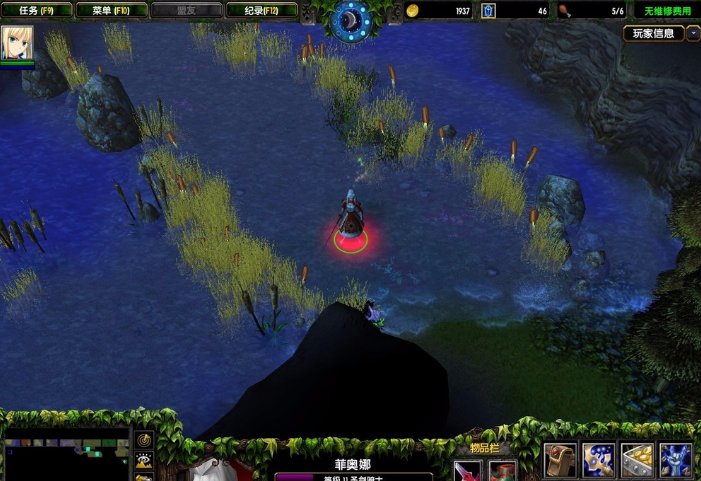Activate the blue starry sword ability
701x481 pixels.
(x=599, y=460)
